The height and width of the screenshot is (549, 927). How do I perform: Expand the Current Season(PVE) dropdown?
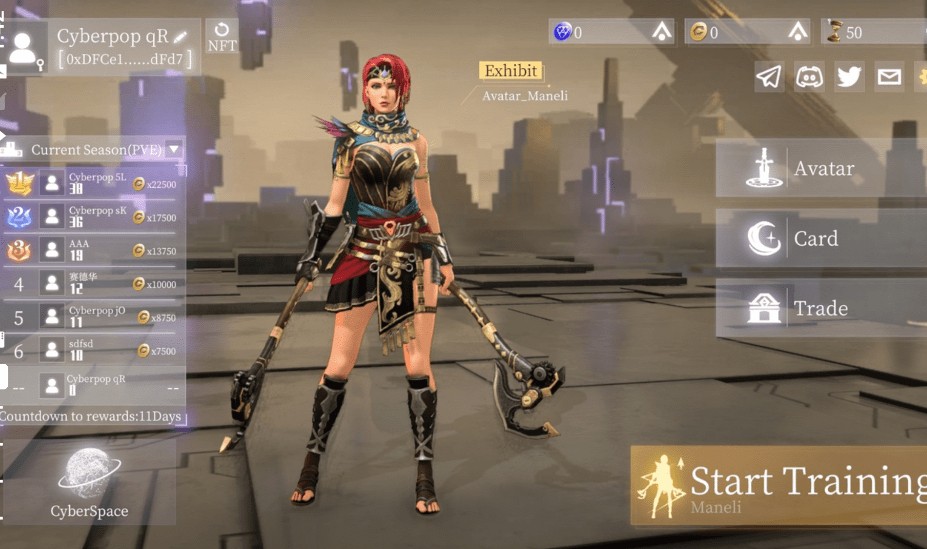(x=174, y=150)
